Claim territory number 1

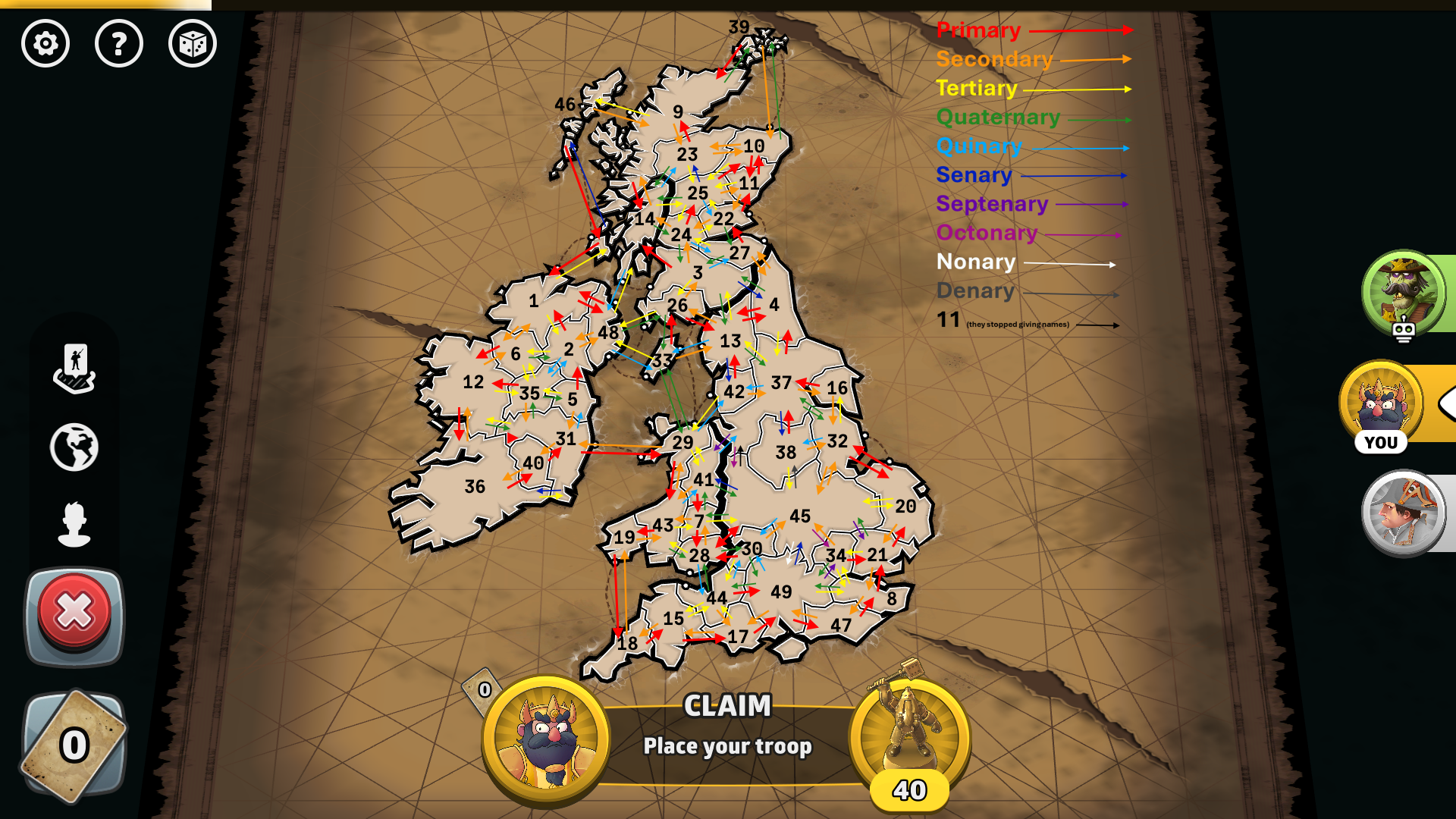(x=534, y=301)
